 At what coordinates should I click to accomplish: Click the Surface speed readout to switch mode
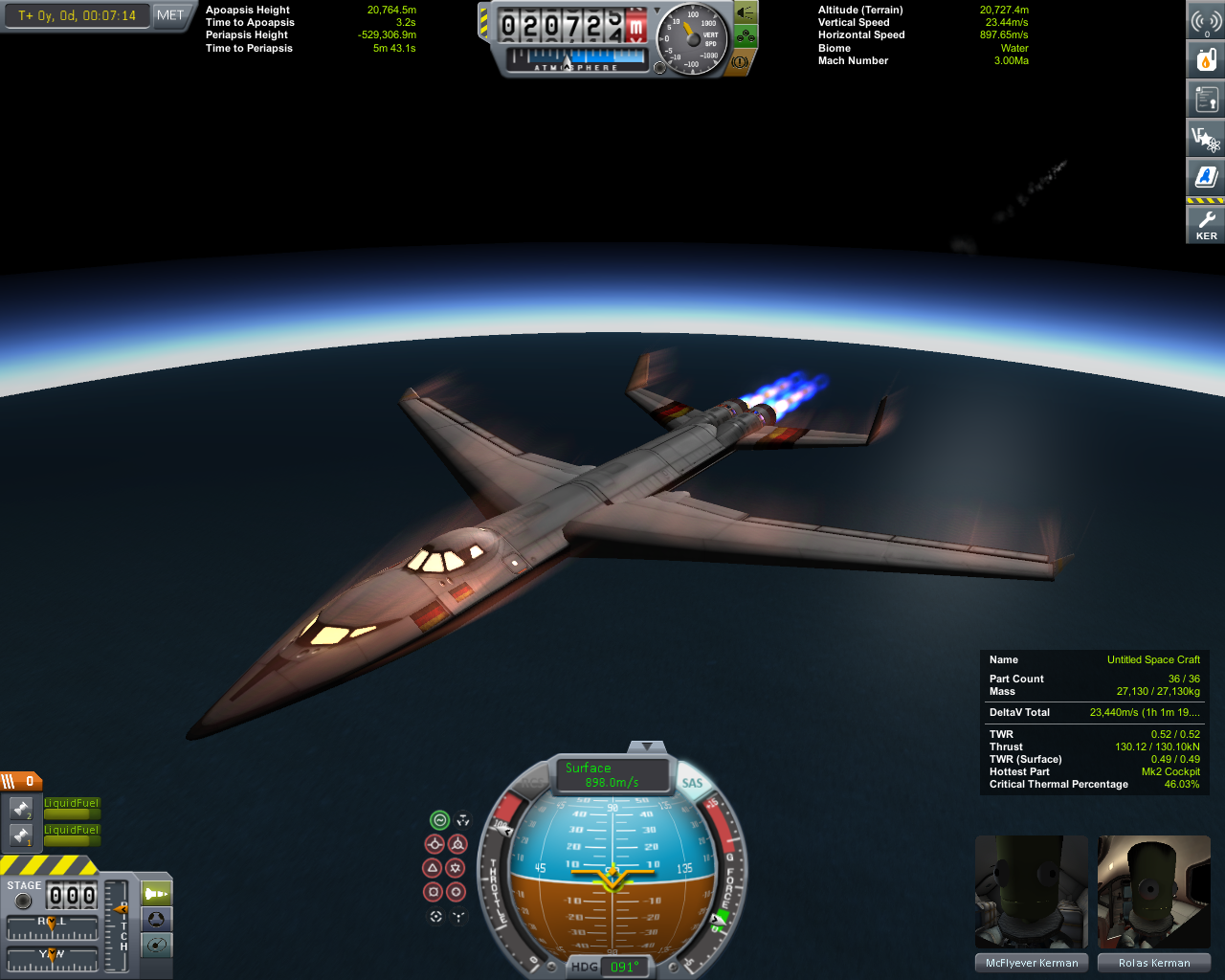612,775
